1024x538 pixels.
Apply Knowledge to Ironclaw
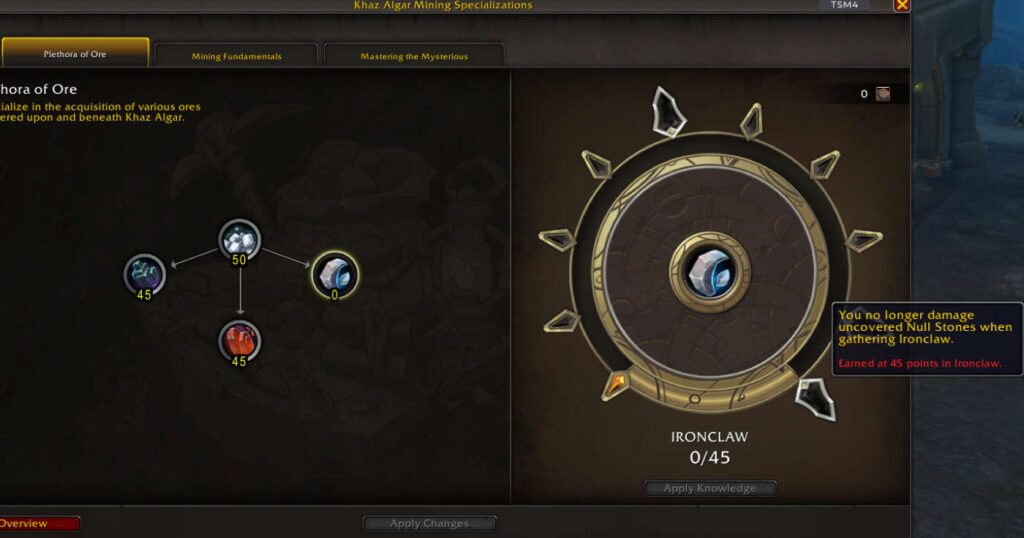click(710, 488)
